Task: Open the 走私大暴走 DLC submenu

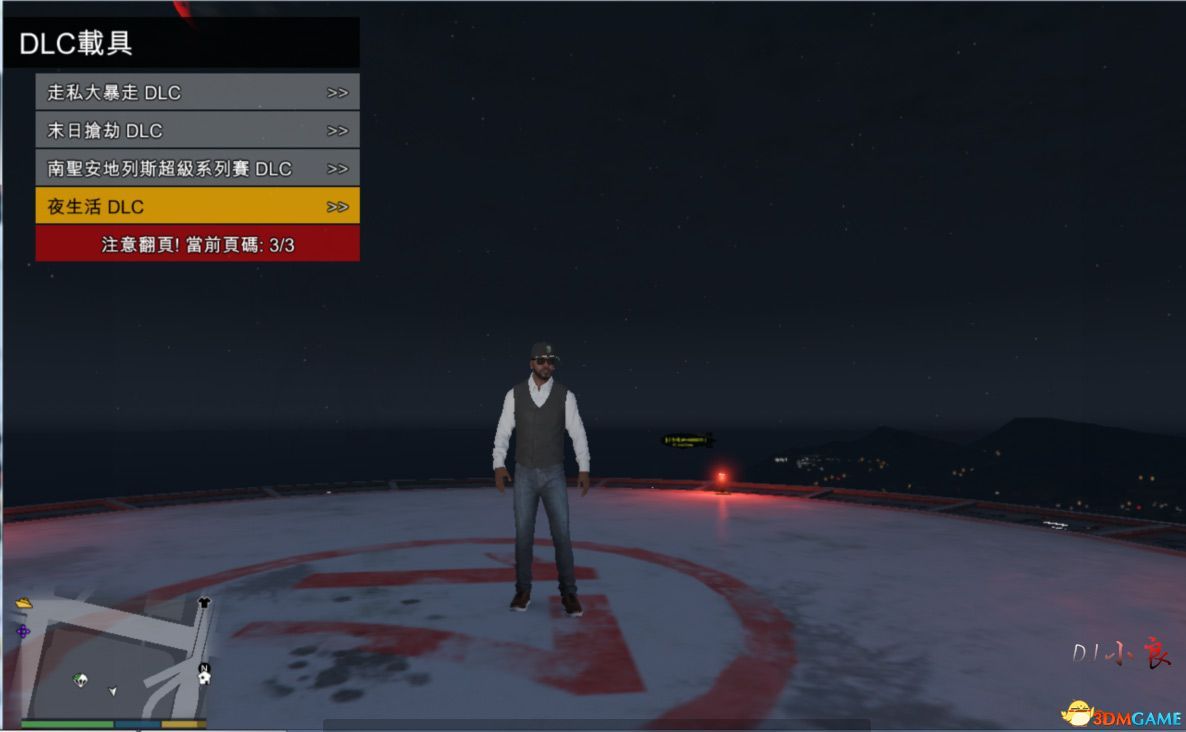Action: (x=197, y=92)
